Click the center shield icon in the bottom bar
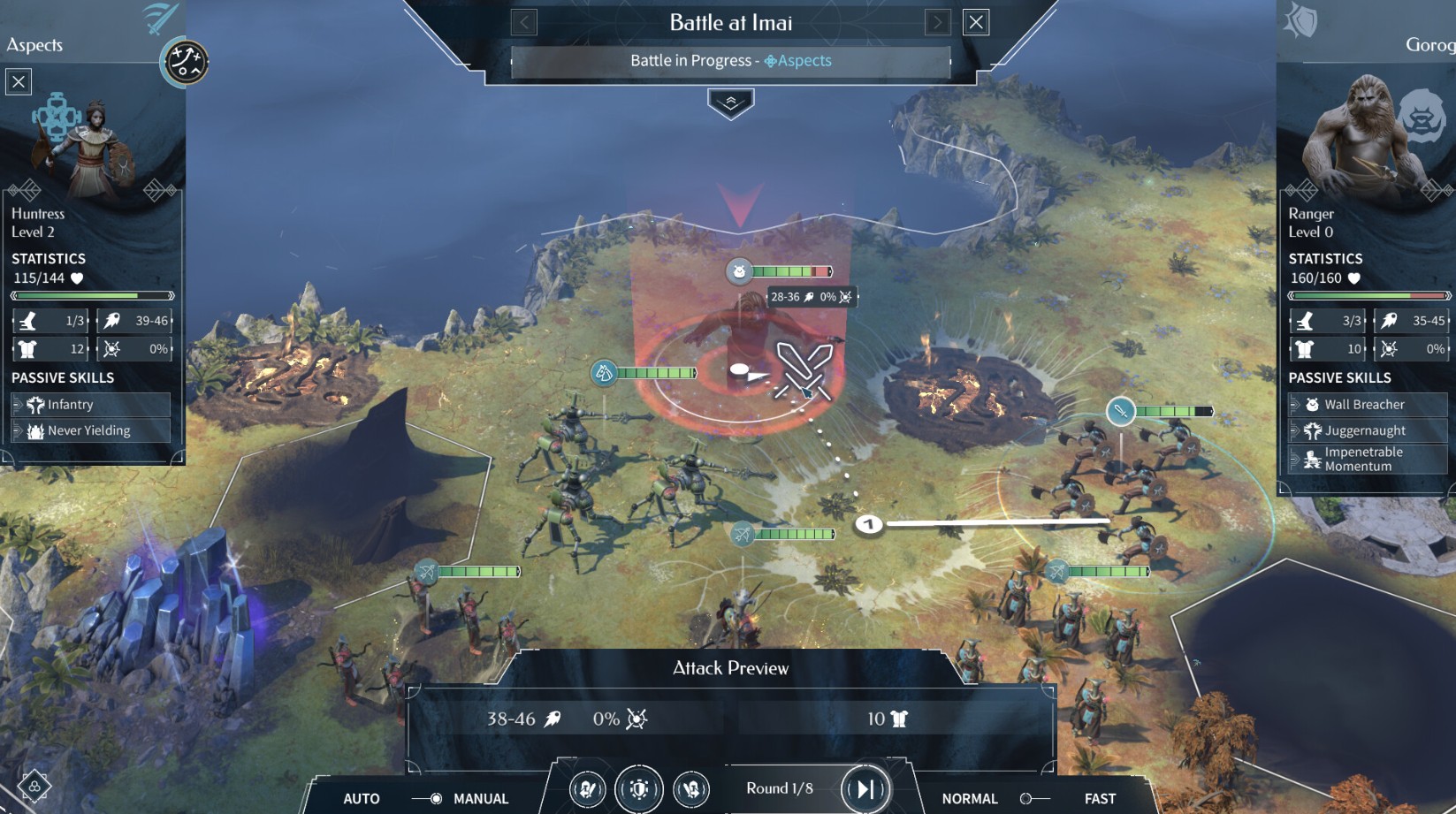 [640, 789]
